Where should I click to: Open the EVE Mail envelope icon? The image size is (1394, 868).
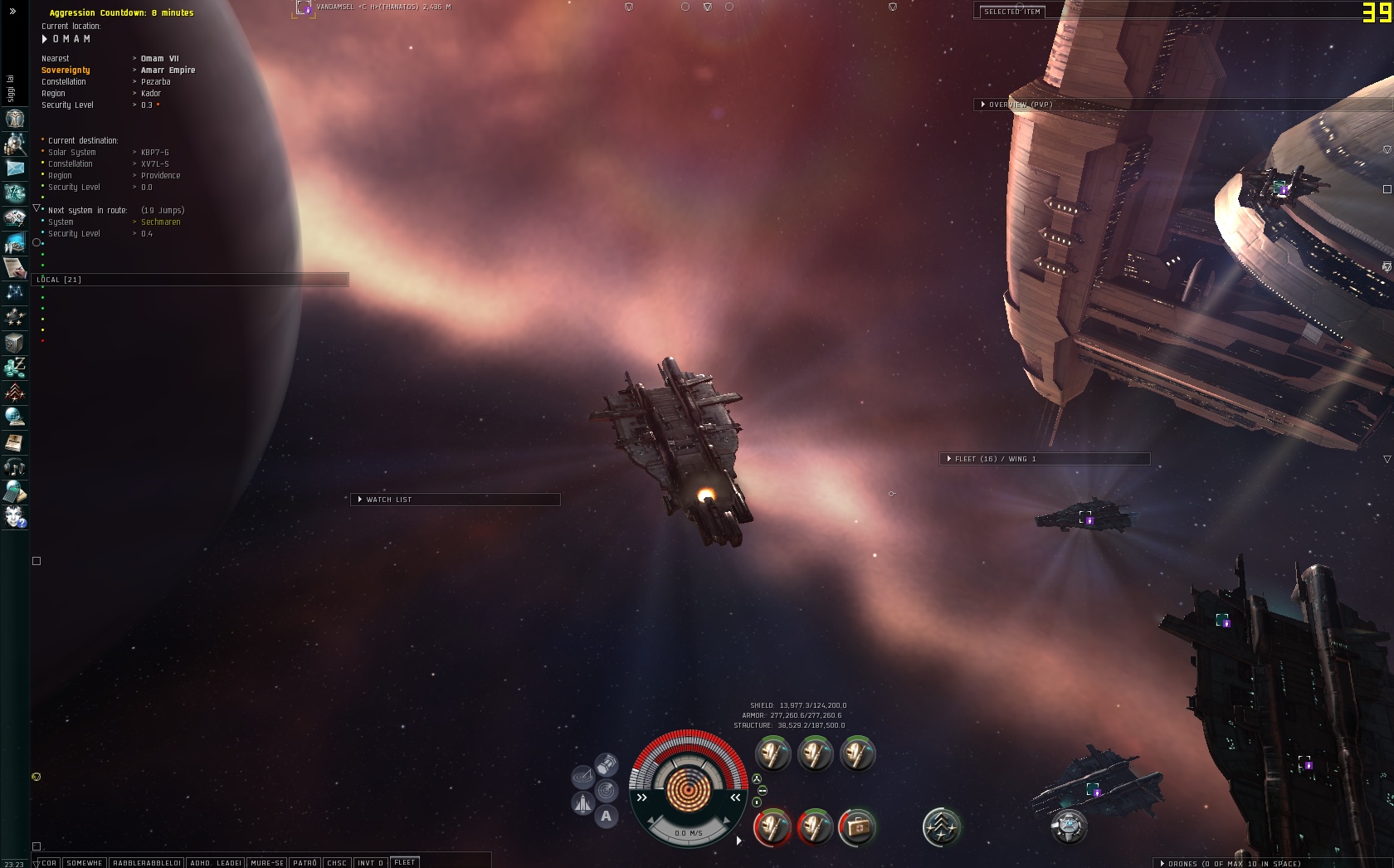(x=15, y=168)
